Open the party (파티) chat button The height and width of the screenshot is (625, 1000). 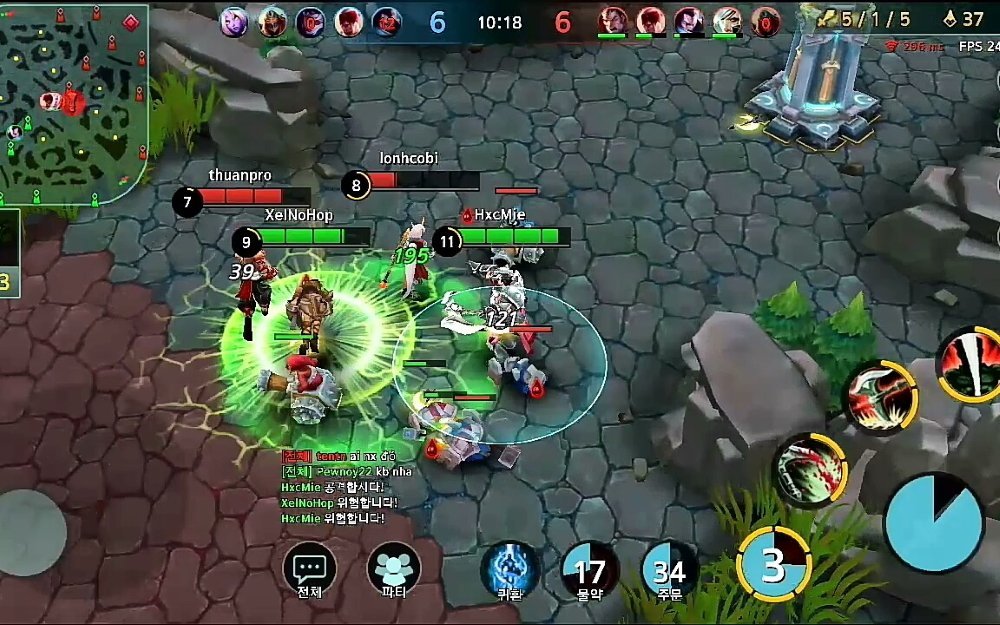point(394,570)
